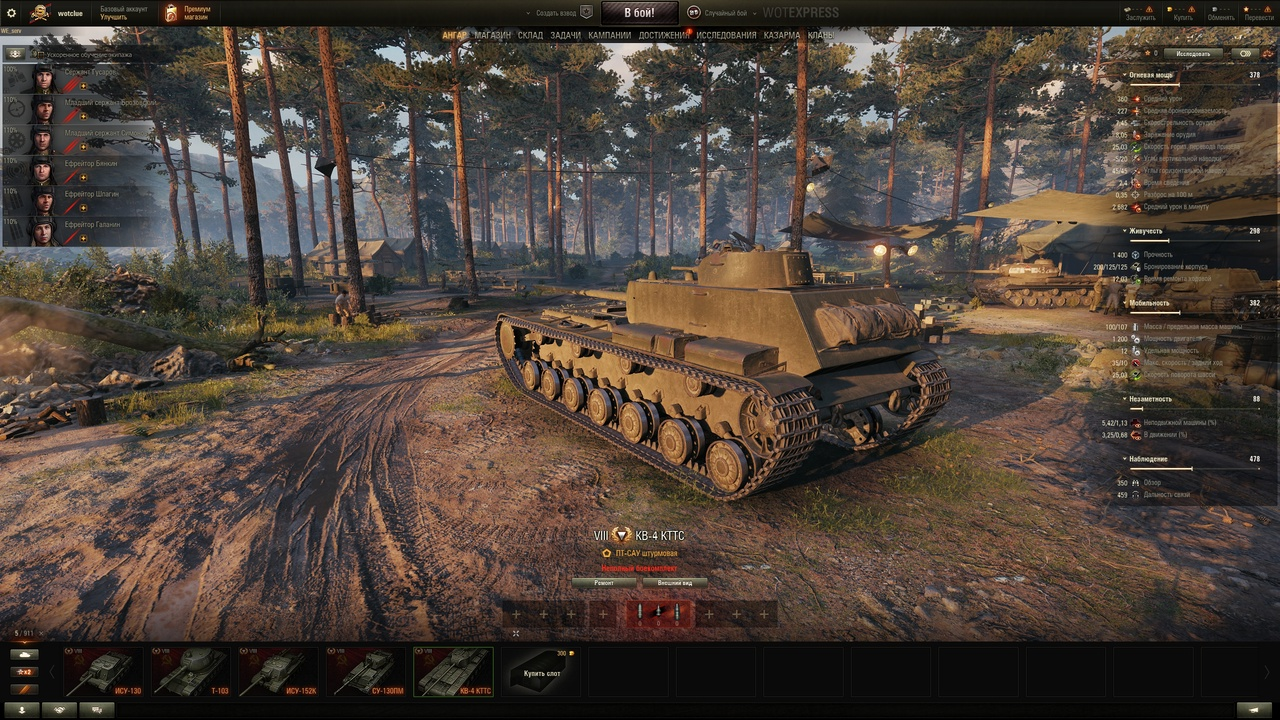The height and width of the screenshot is (720, 1280).
Task: Go to the ЗАДАЧИ tab
Action: pyautogui.click(x=565, y=35)
